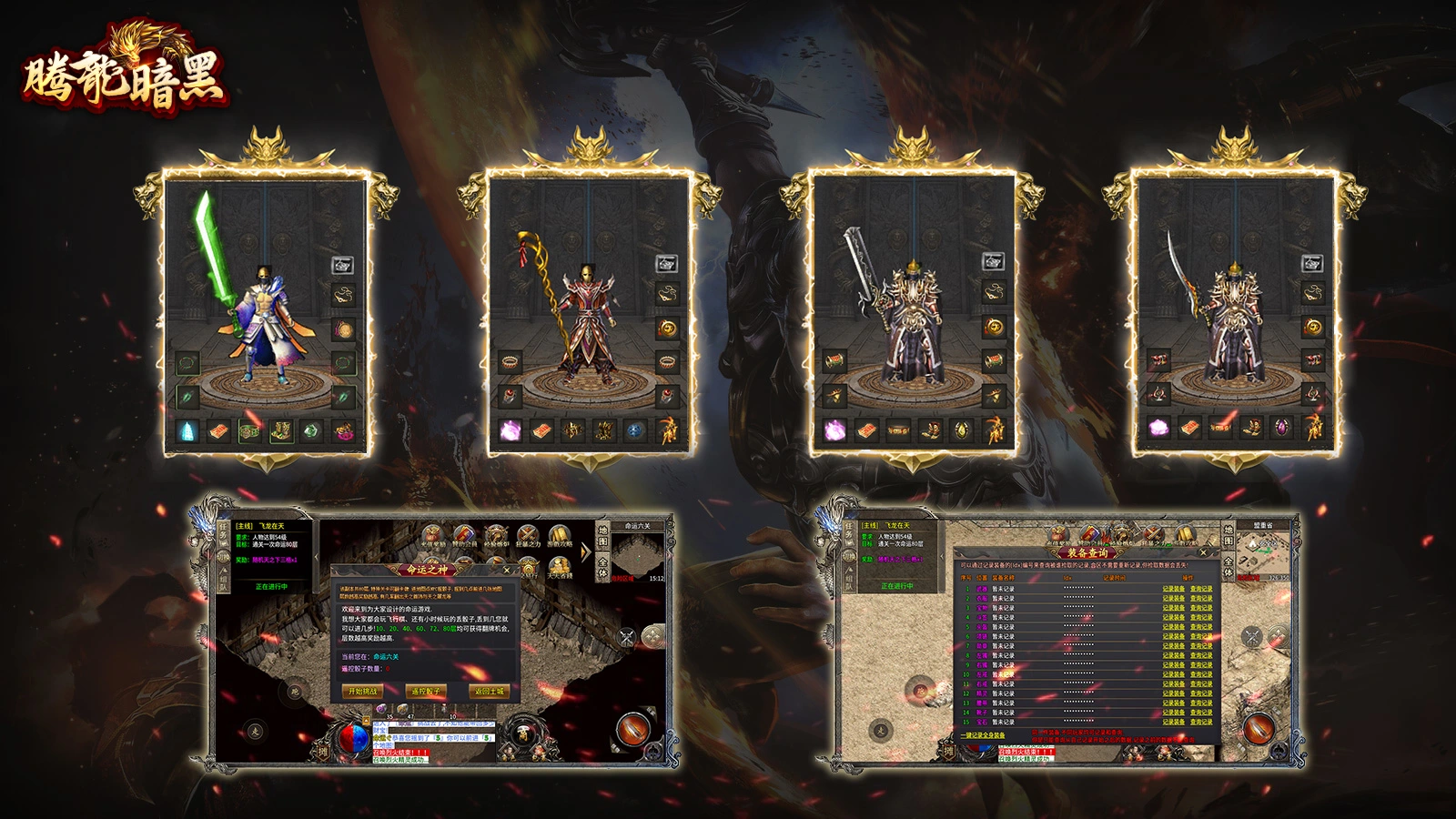Close the 命运之神 dialog
1456x819 pixels.
point(507,571)
